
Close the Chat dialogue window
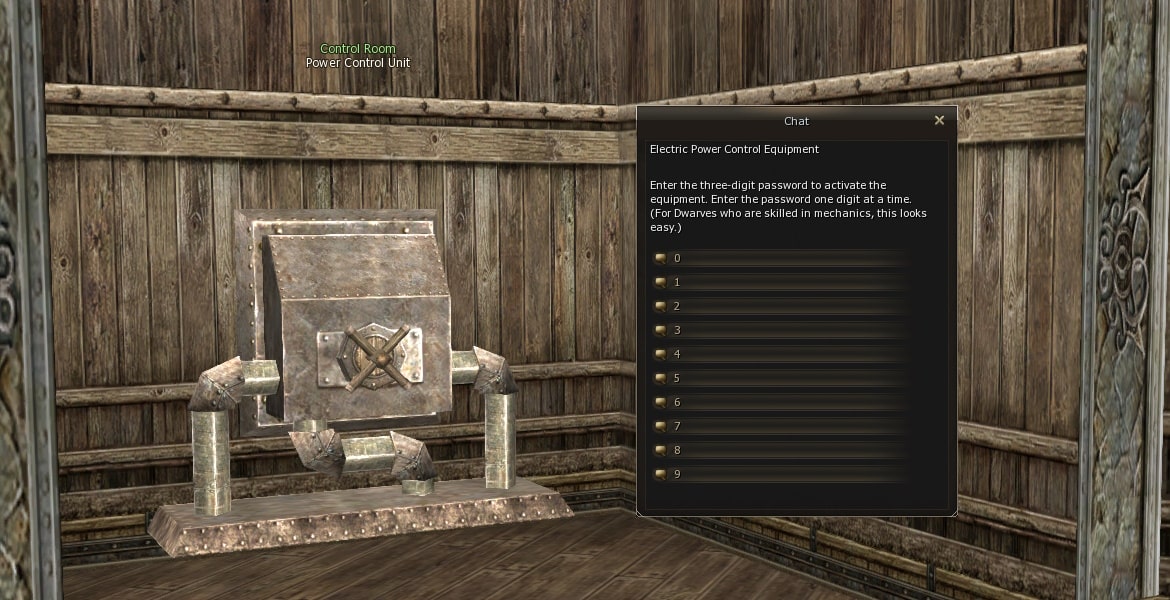coord(939,121)
